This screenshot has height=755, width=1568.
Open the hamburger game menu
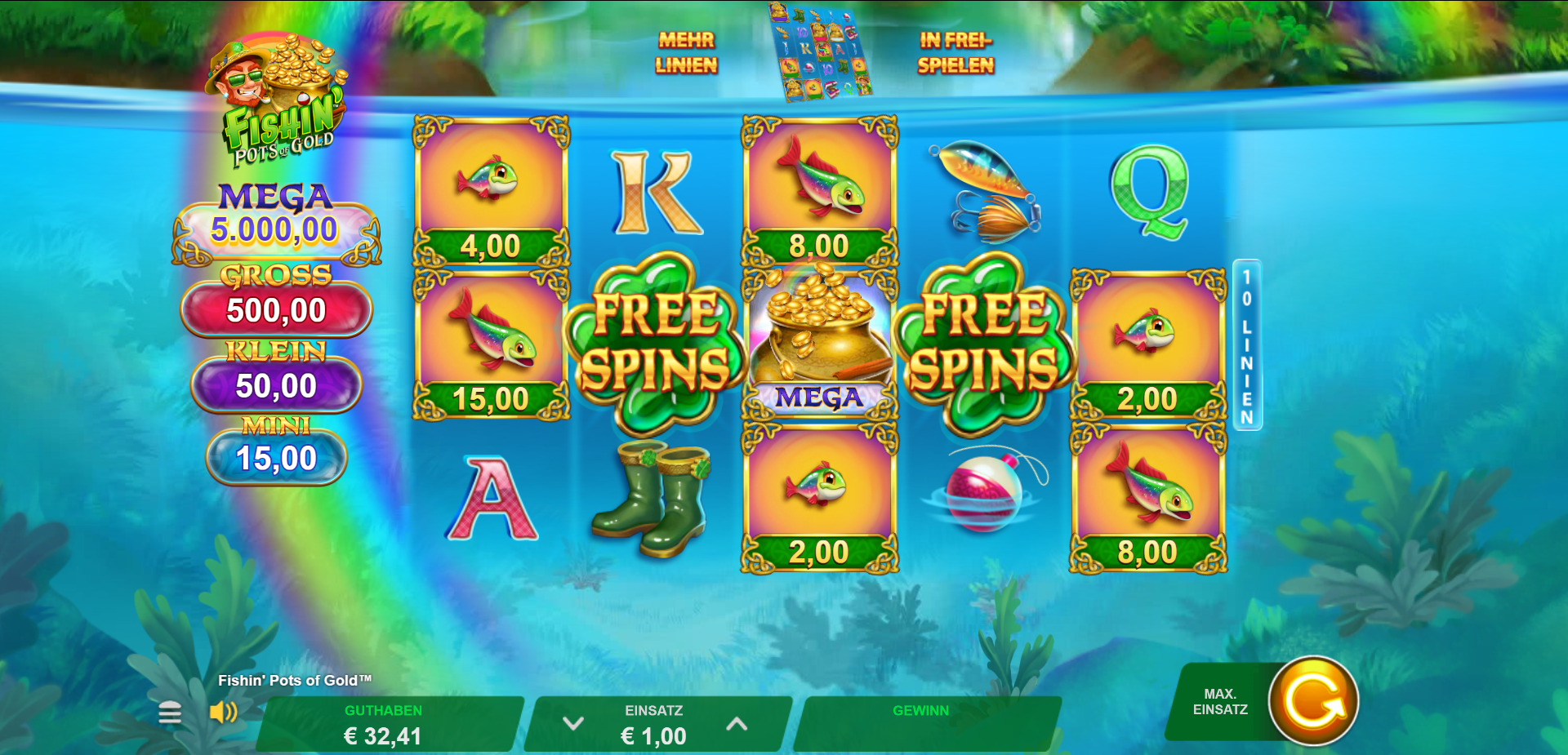(x=170, y=713)
